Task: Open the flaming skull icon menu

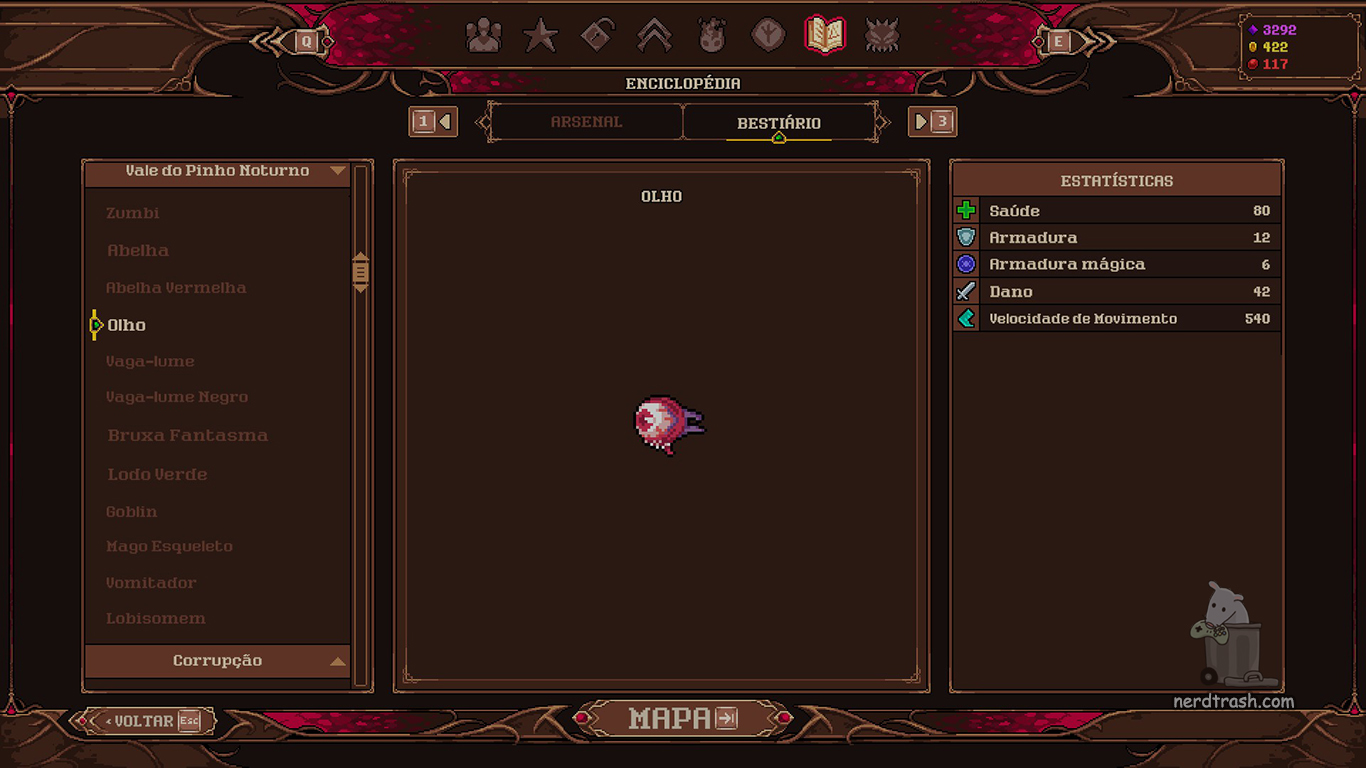Action: 712,37
